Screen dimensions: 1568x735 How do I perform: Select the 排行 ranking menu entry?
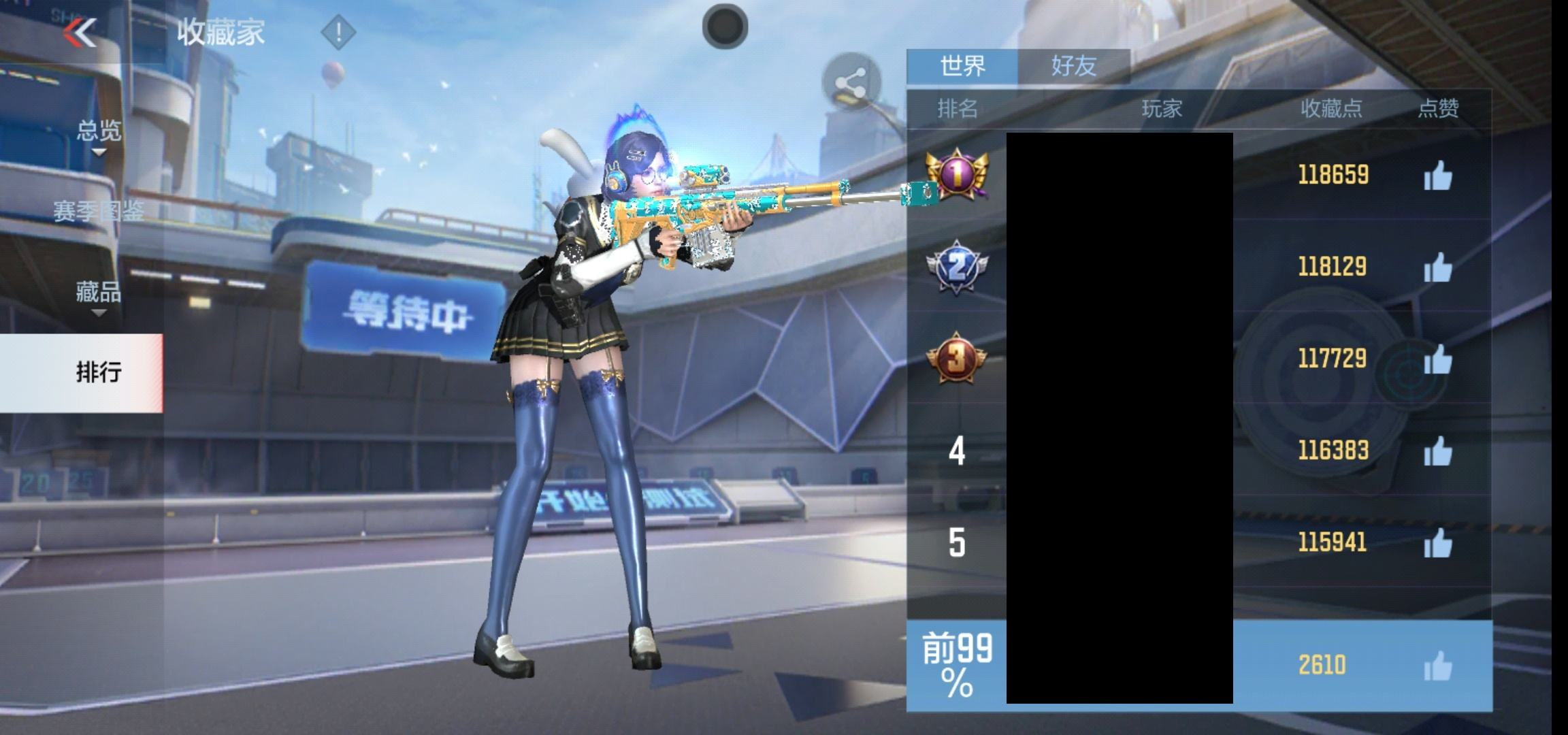point(99,372)
